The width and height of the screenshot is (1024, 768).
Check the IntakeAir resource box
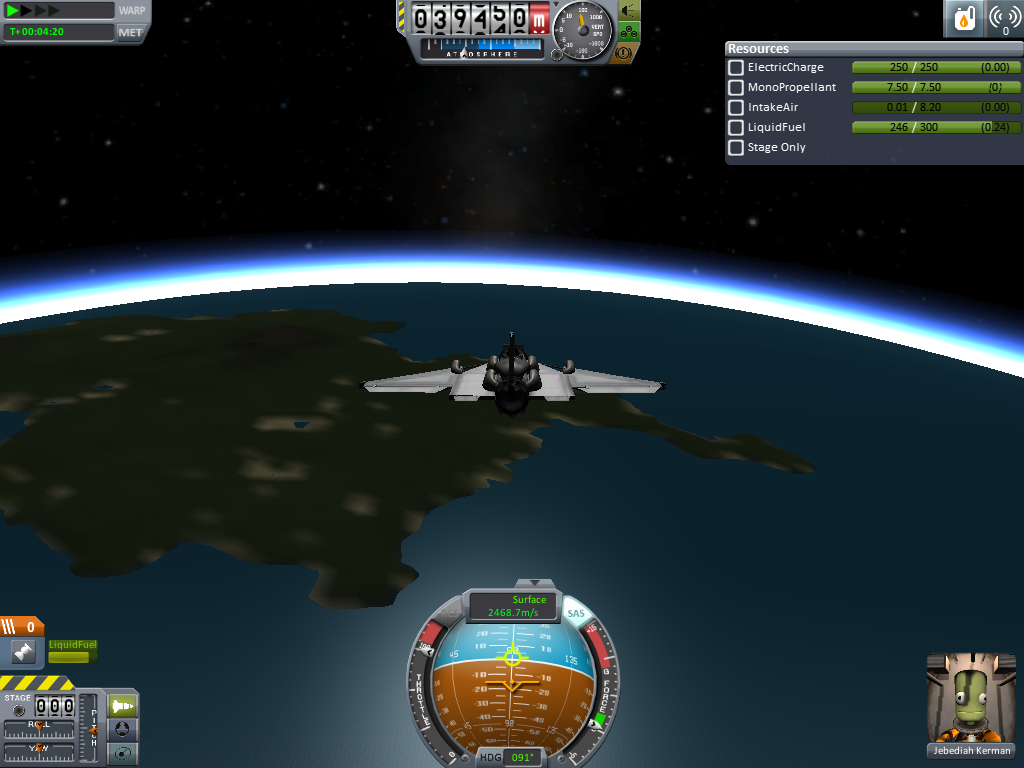[736, 107]
